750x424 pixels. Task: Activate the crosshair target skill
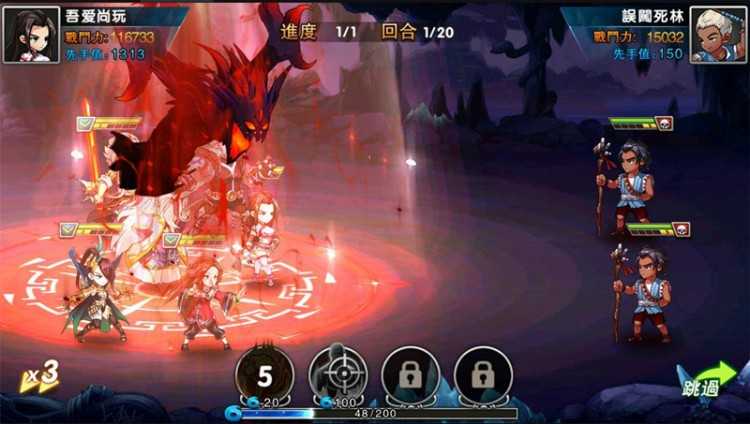[338, 375]
